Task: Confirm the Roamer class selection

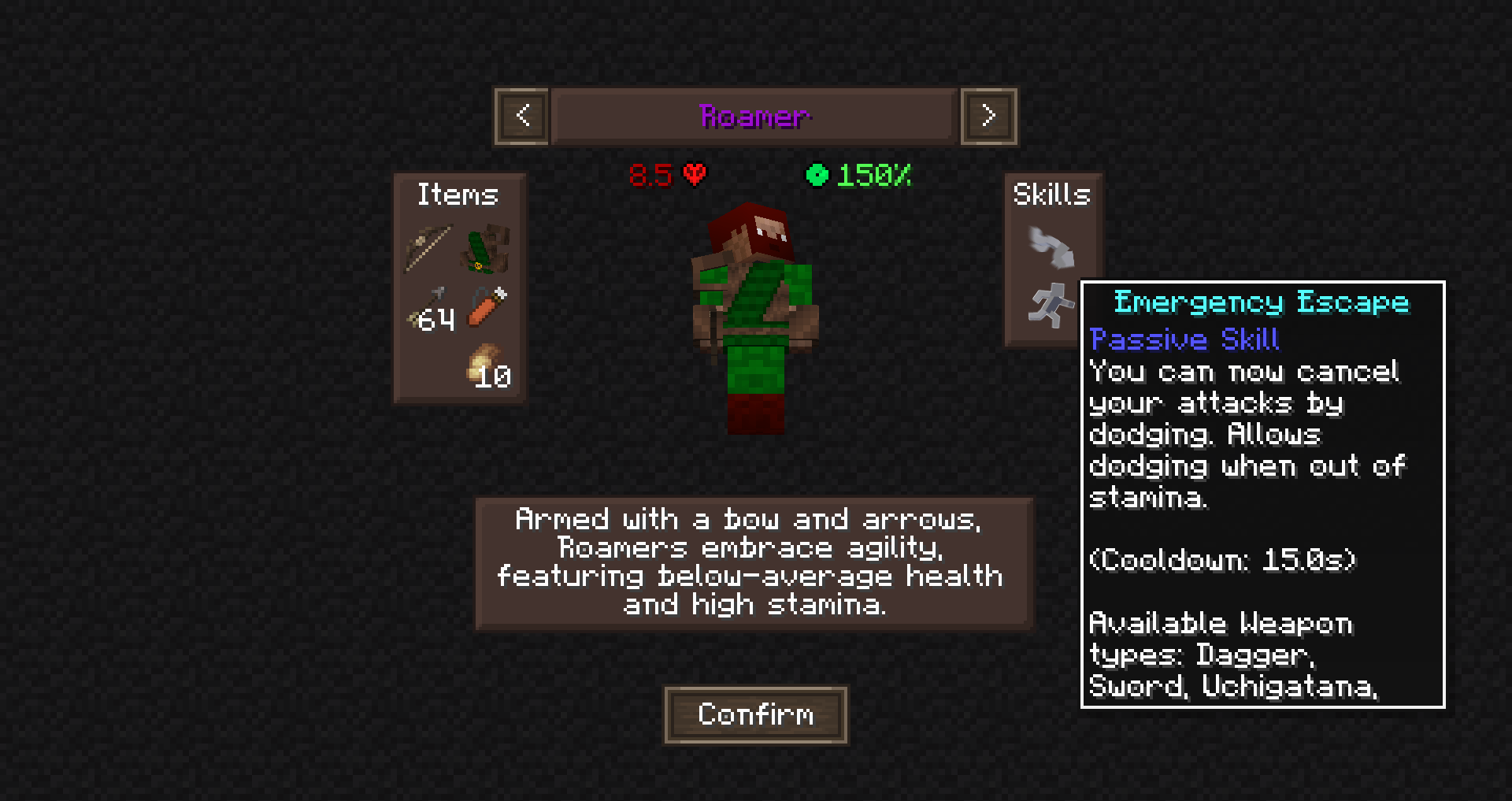Action: (x=755, y=714)
